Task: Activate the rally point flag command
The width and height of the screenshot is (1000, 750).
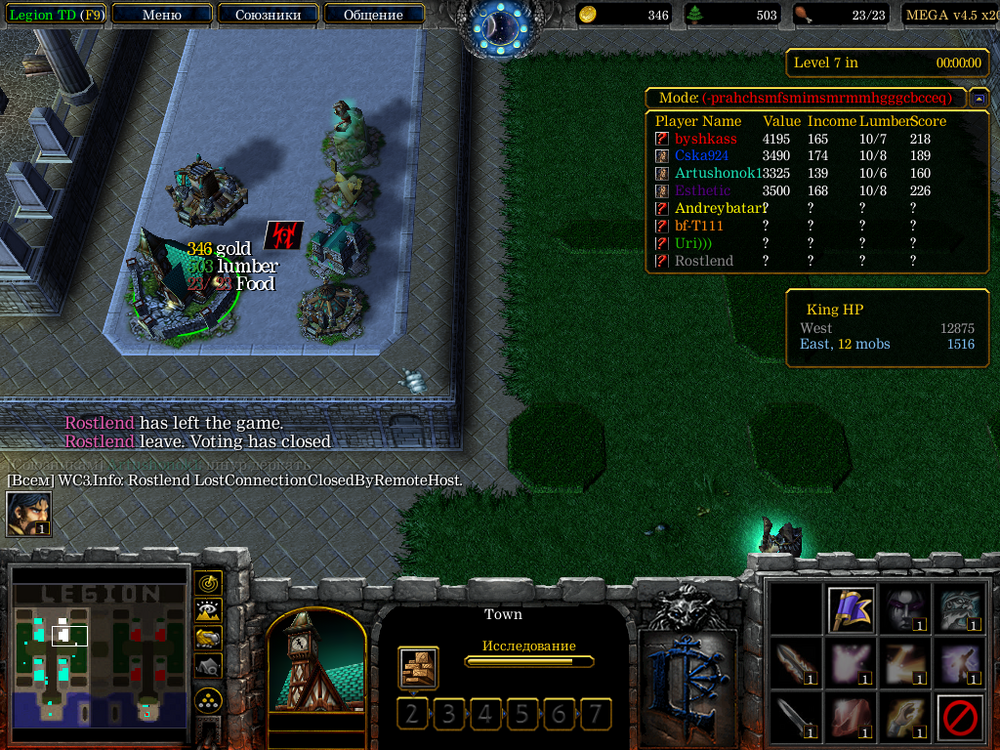Action: 851,609
